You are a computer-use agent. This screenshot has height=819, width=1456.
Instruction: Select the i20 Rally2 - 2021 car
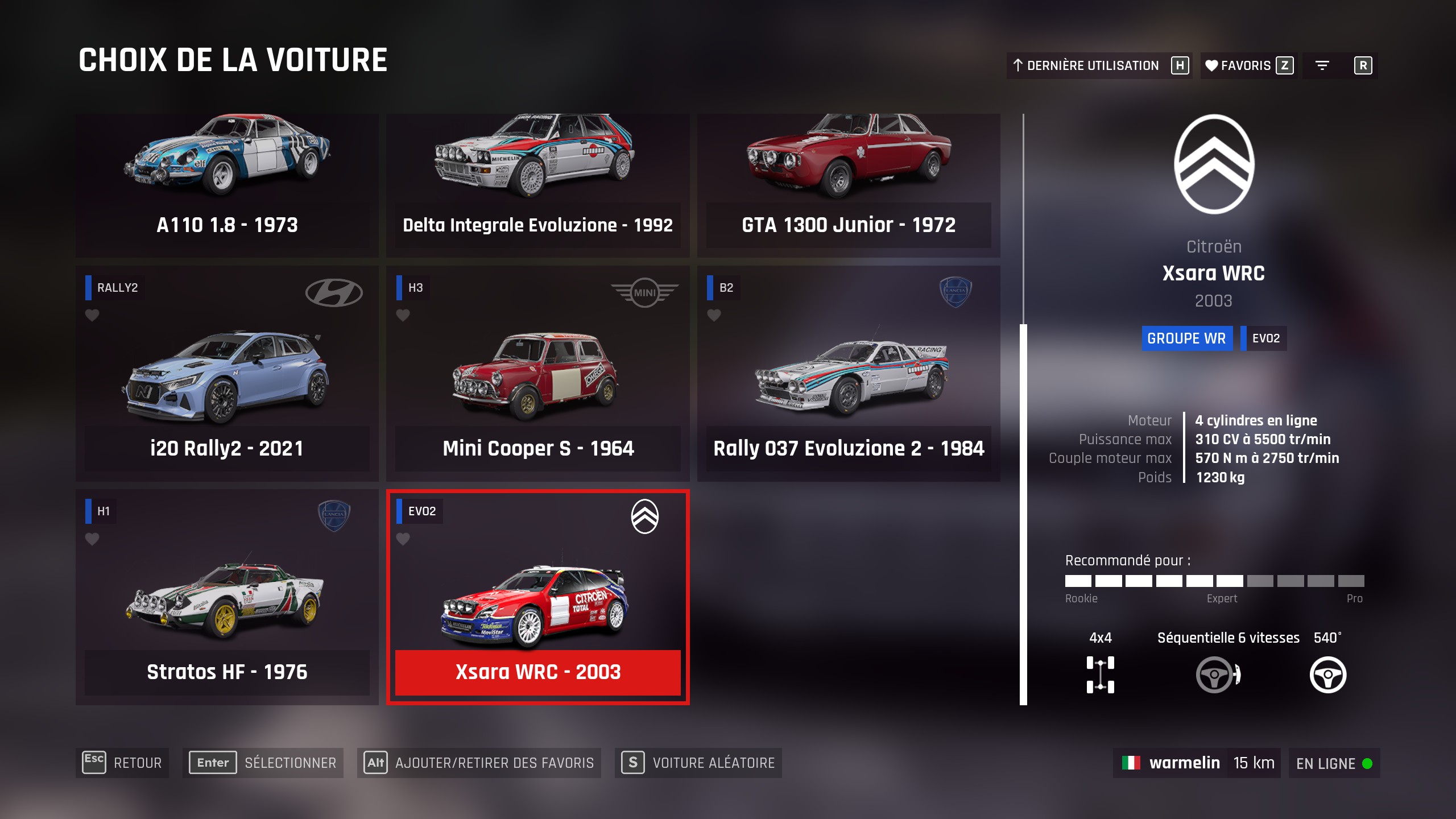click(227, 375)
